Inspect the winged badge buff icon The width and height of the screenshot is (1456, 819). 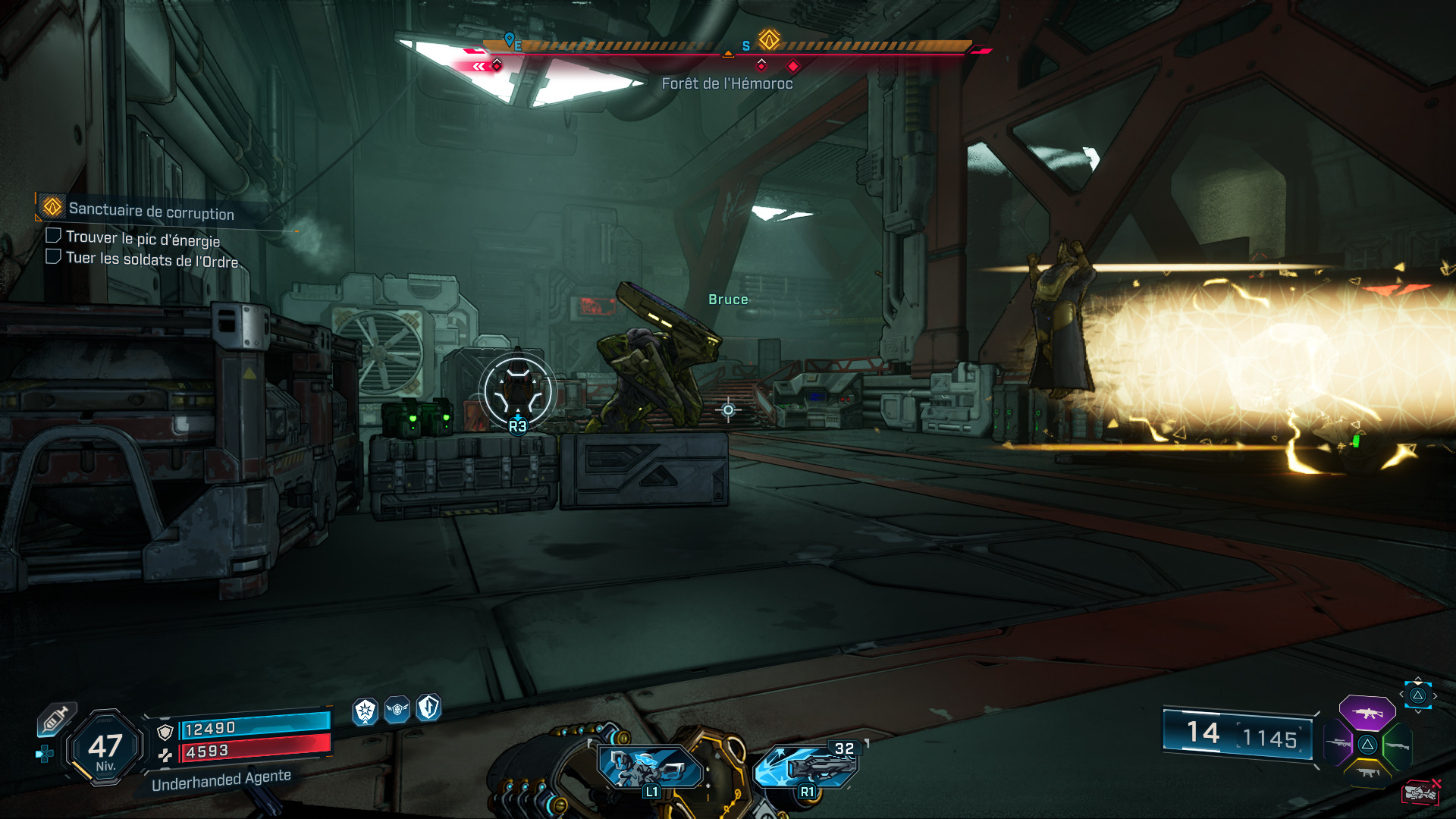tap(397, 710)
